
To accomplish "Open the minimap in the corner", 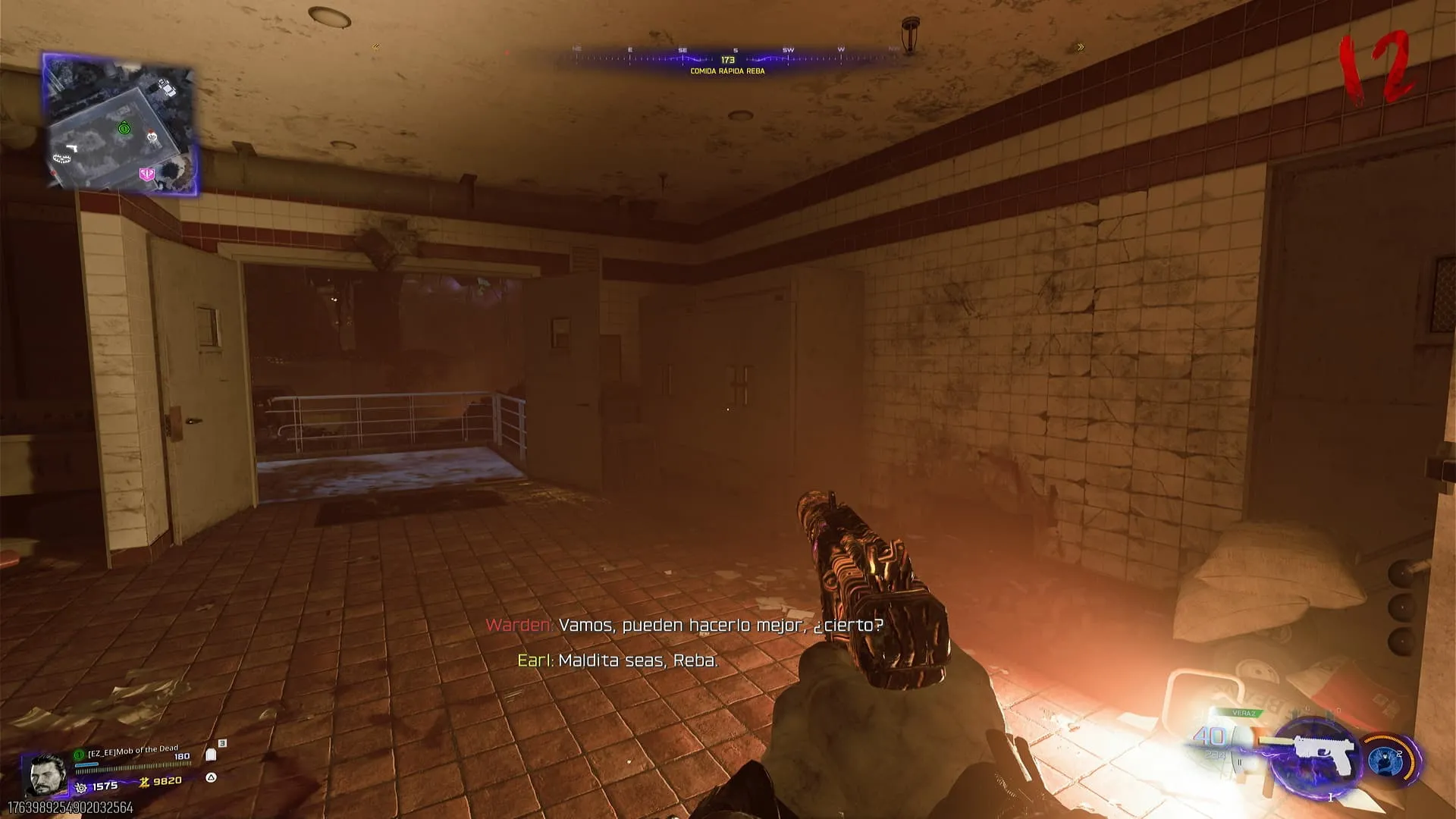I will (x=120, y=124).
